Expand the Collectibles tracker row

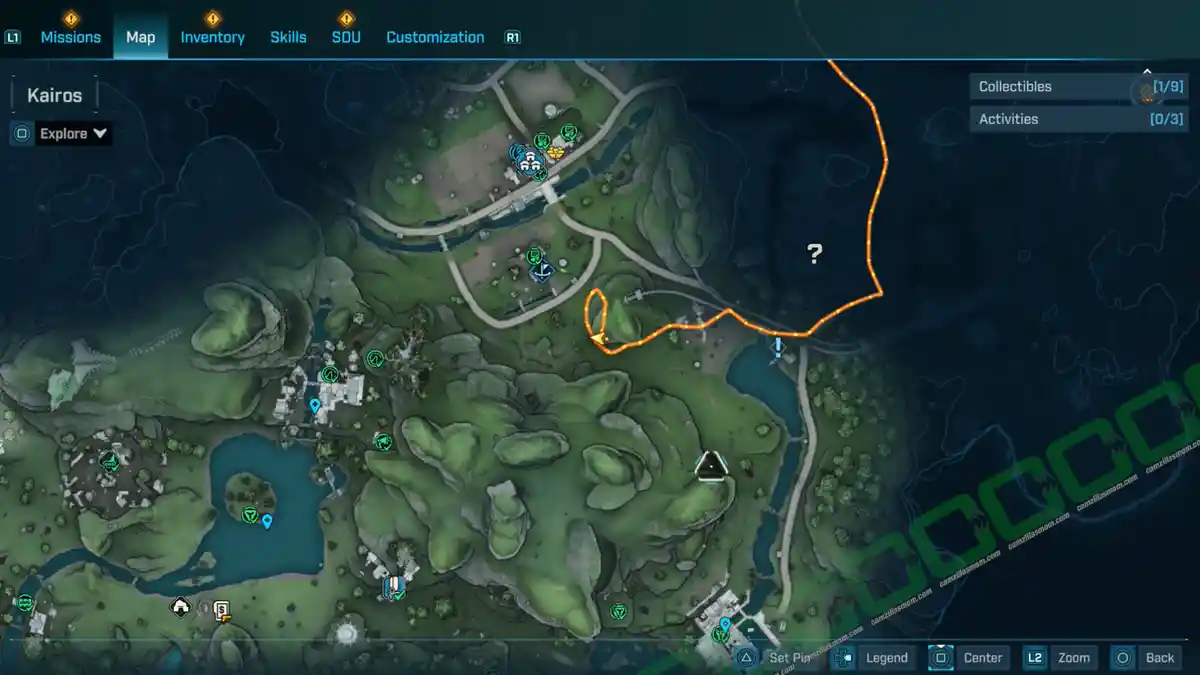click(x=1064, y=87)
